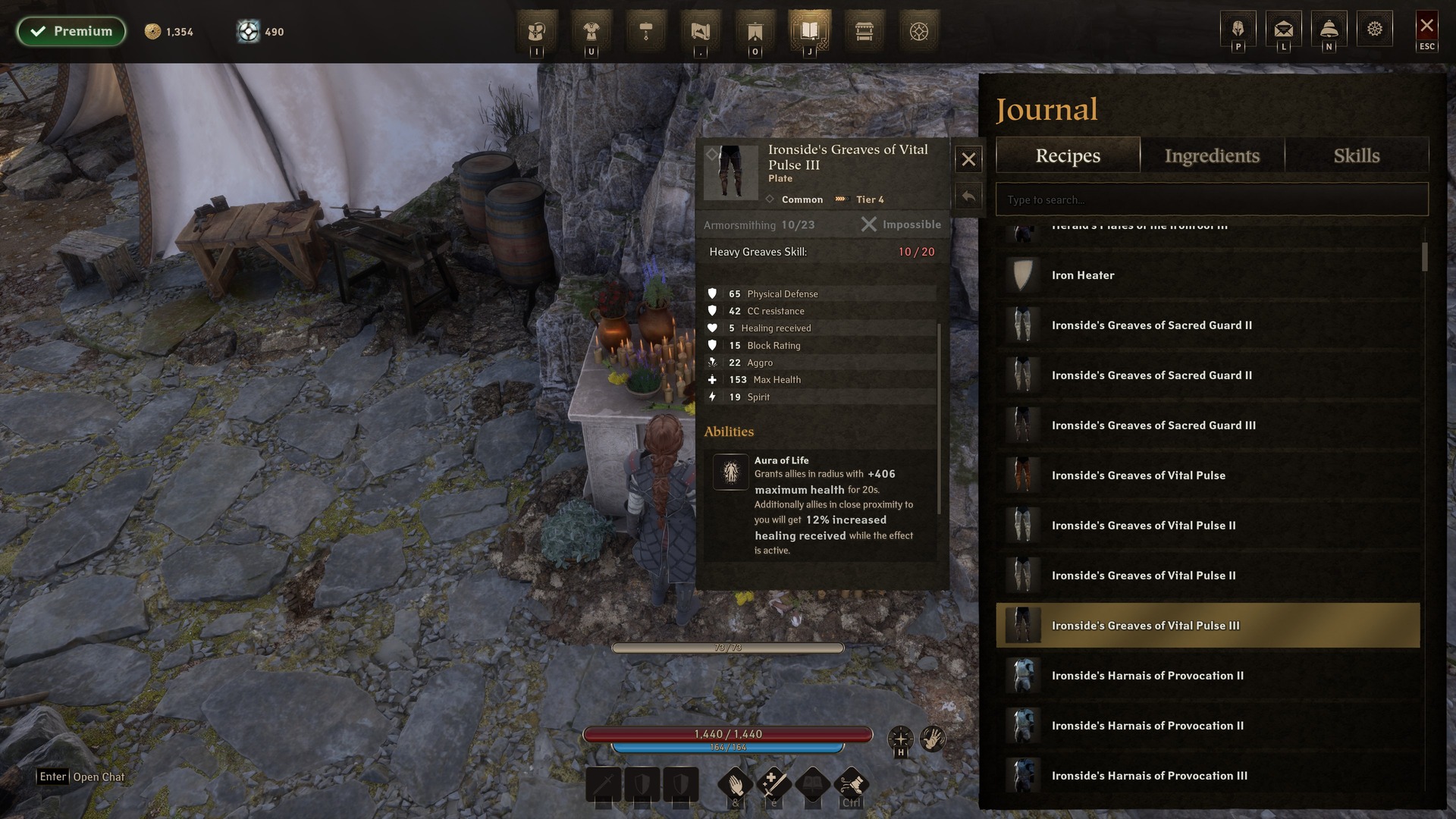Viewport: 1456px width, 819px height.
Task: Open the settings gear menu
Action: pyautogui.click(x=1374, y=30)
